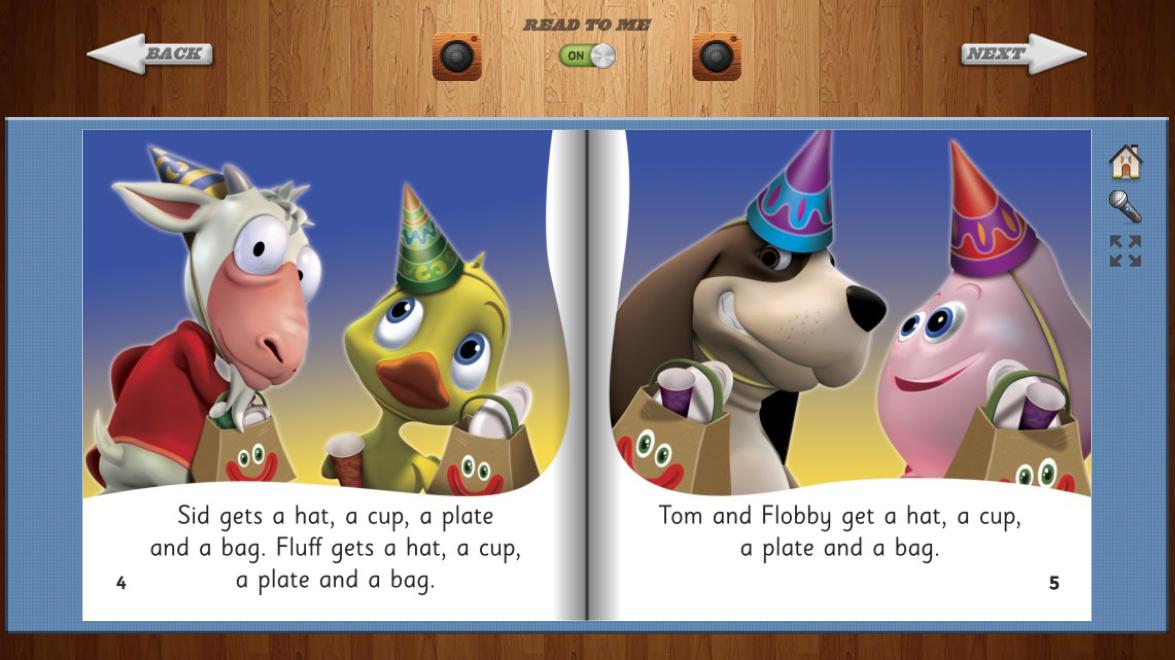Go back to the previous page
The height and width of the screenshot is (660, 1175).
tap(150, 54)
